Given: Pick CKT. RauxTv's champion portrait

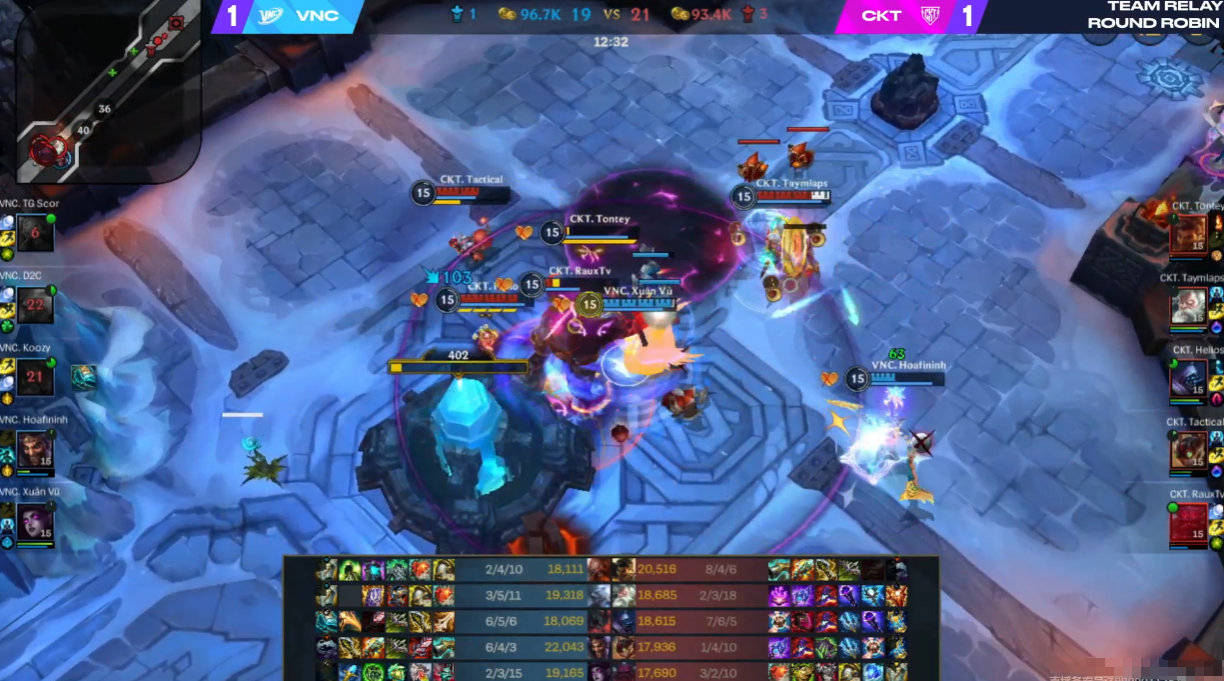Looking at the screenshot, I should tap(1189, 521).
